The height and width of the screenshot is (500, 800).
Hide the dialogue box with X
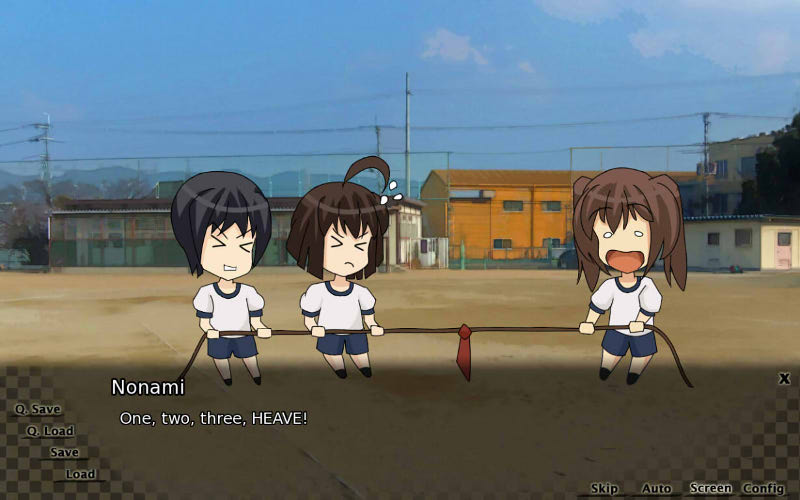pos(784,378)
